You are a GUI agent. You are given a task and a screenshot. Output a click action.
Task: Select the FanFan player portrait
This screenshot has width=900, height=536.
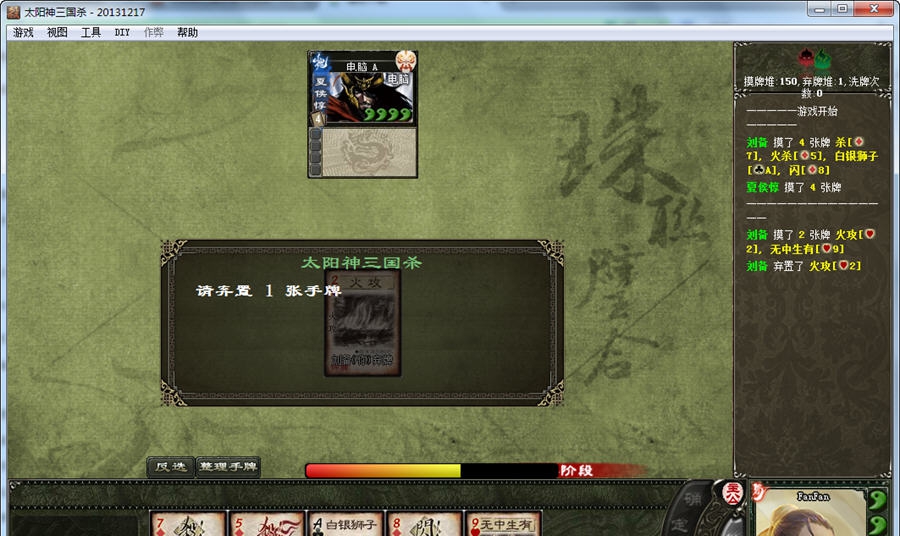pyautogui.click(x=810, y=513)
